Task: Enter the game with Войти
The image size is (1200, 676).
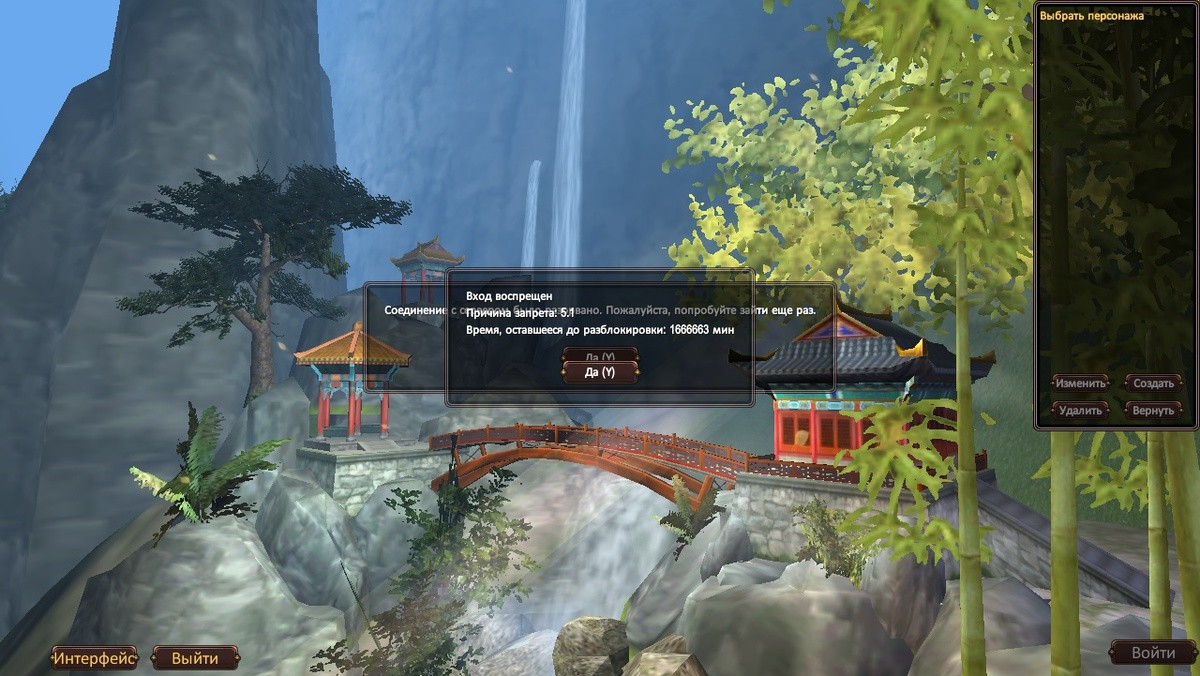Action: (x=1152, y=653)
